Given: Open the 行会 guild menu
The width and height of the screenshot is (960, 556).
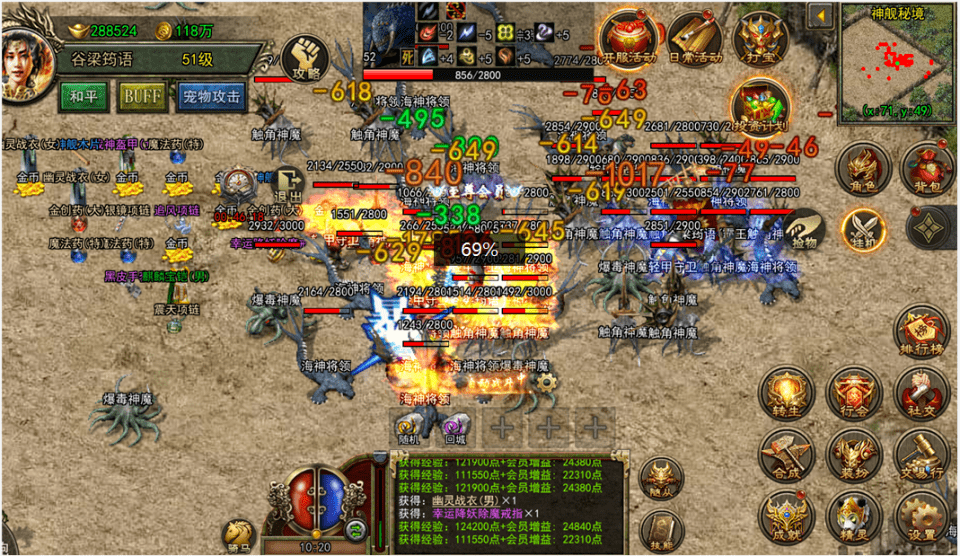Looking at the screenshot, I should point(853,393).
